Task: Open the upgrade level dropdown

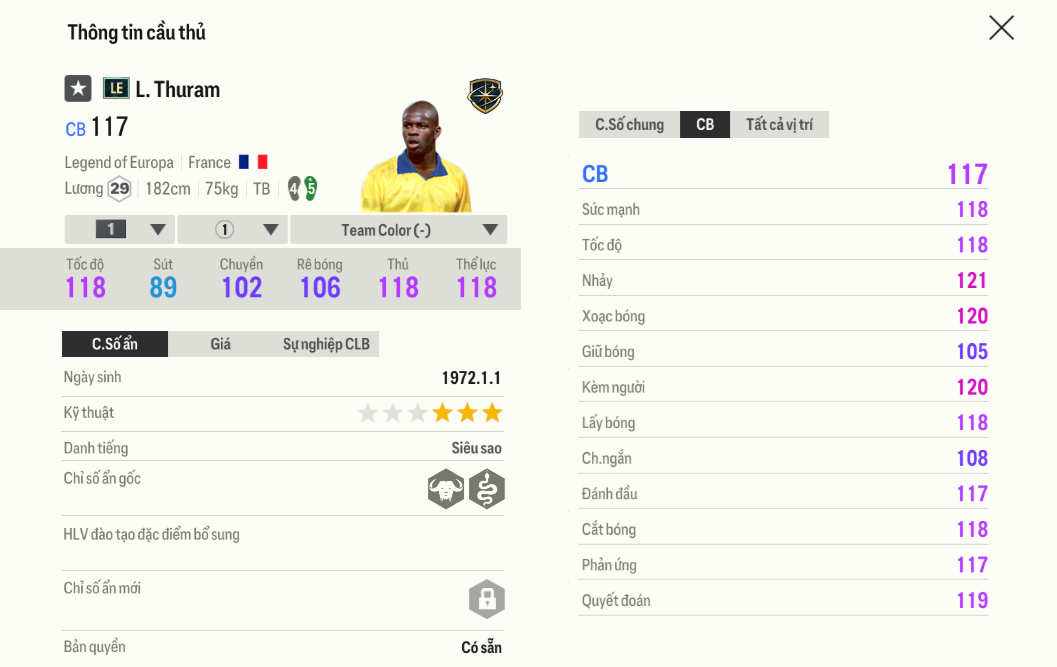Action: pos(120,230)
